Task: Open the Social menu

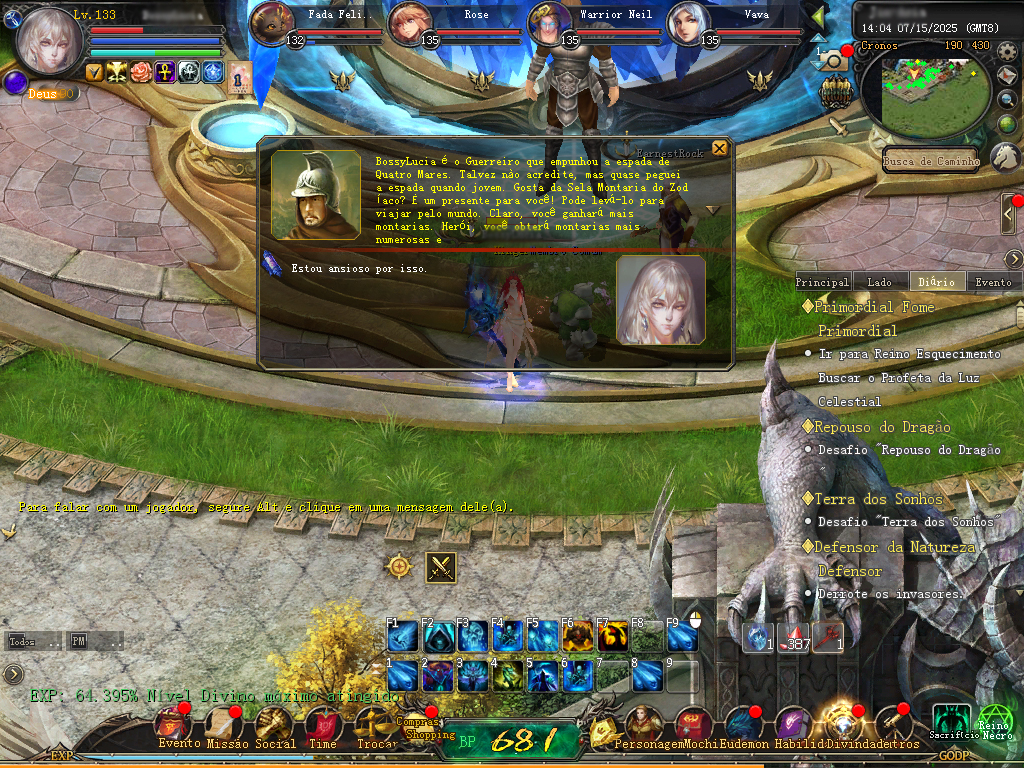Action: pyautogui.click(x=274, y=726)
